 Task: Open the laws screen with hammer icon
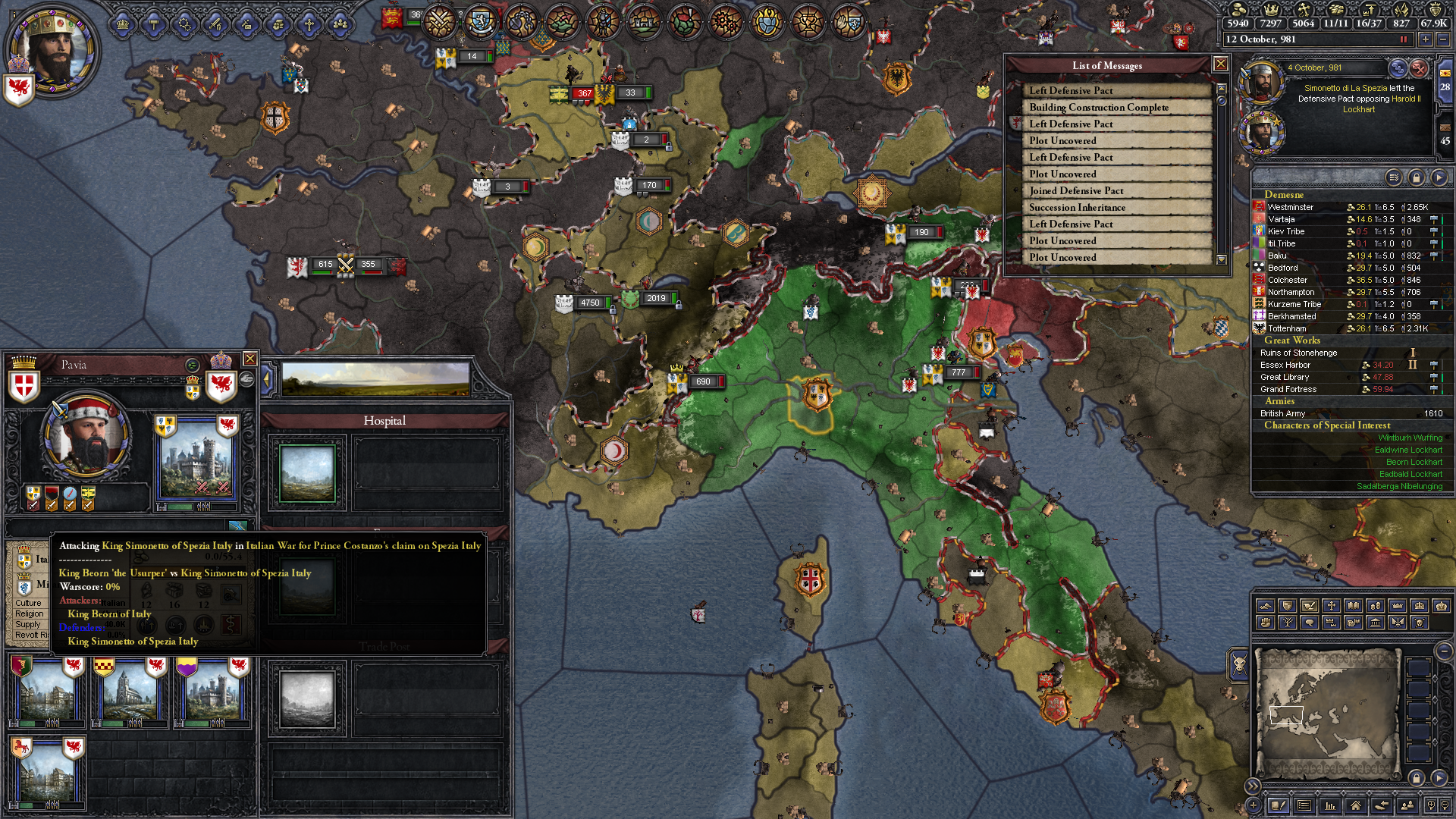pos(154,24)
